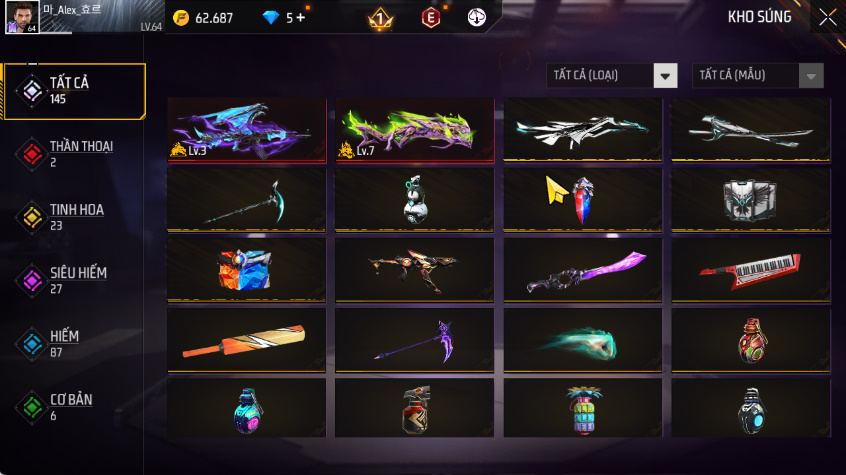Viewport: 846px width, 475px height.
Task: Choose the Cơ Bản rarity tab
Action: coord(74,406)
